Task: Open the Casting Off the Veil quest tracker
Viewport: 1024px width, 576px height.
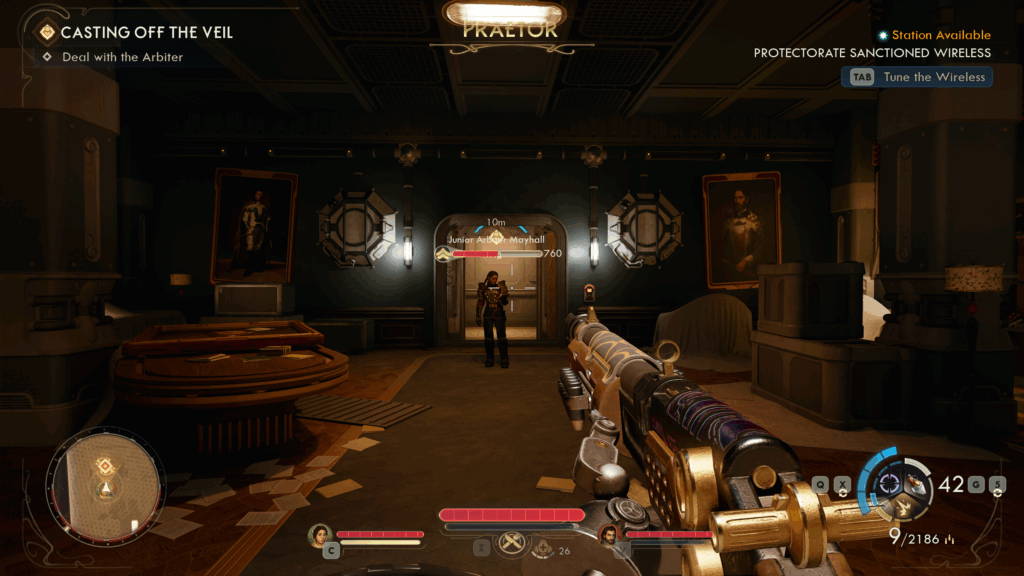Action: (146, 32)
